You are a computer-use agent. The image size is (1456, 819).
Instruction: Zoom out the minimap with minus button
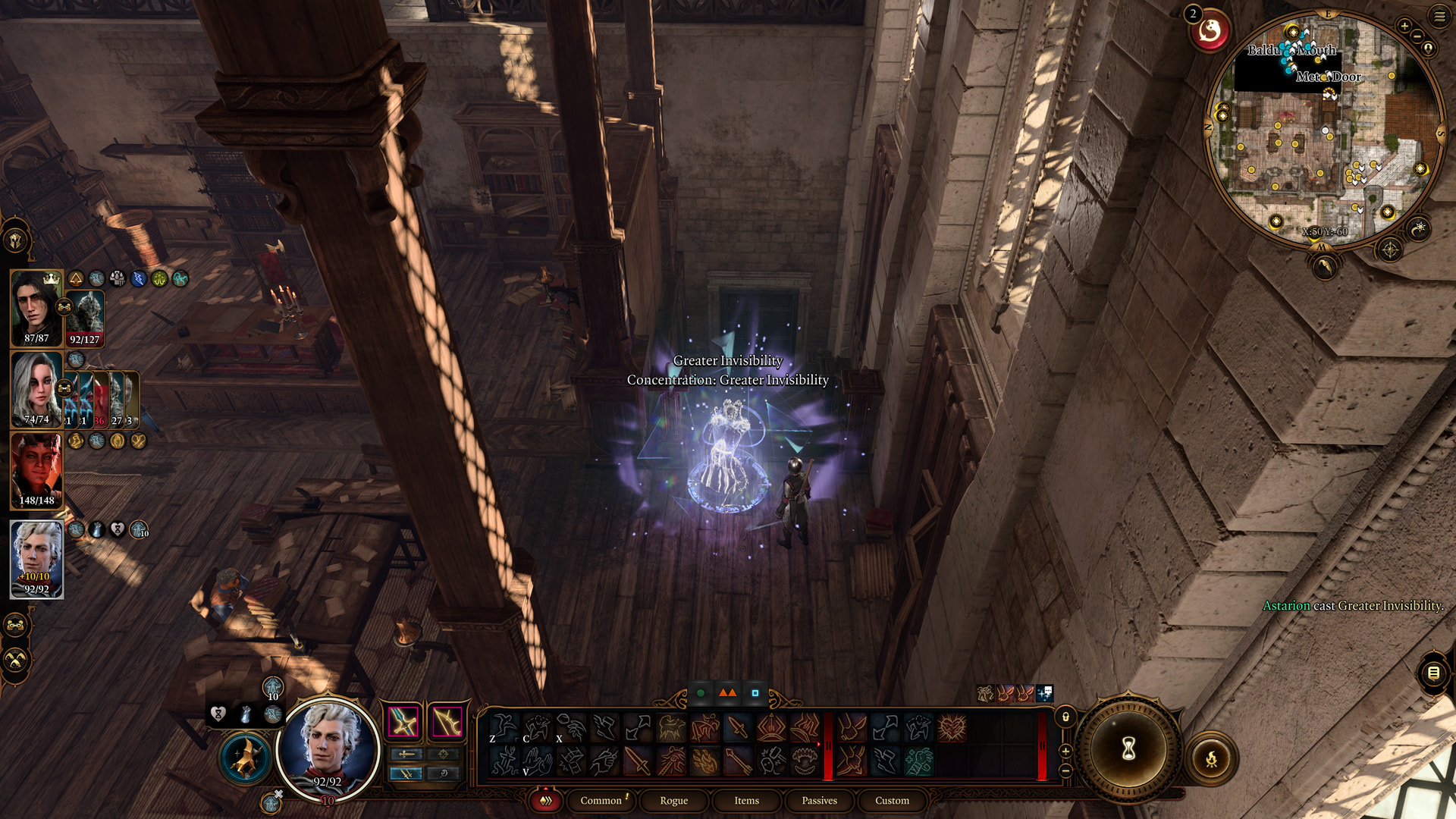[x=1417, y=36]
